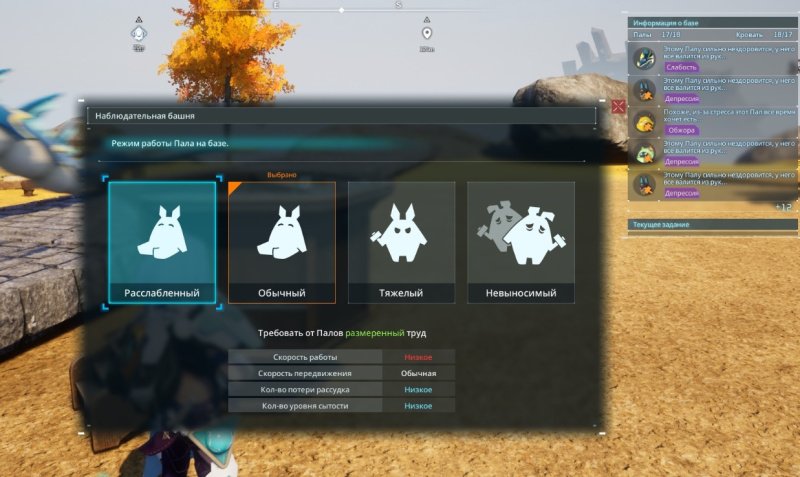Choose the Обычный work mode
This screenshot has width=800, height=477.
point(281,242)
